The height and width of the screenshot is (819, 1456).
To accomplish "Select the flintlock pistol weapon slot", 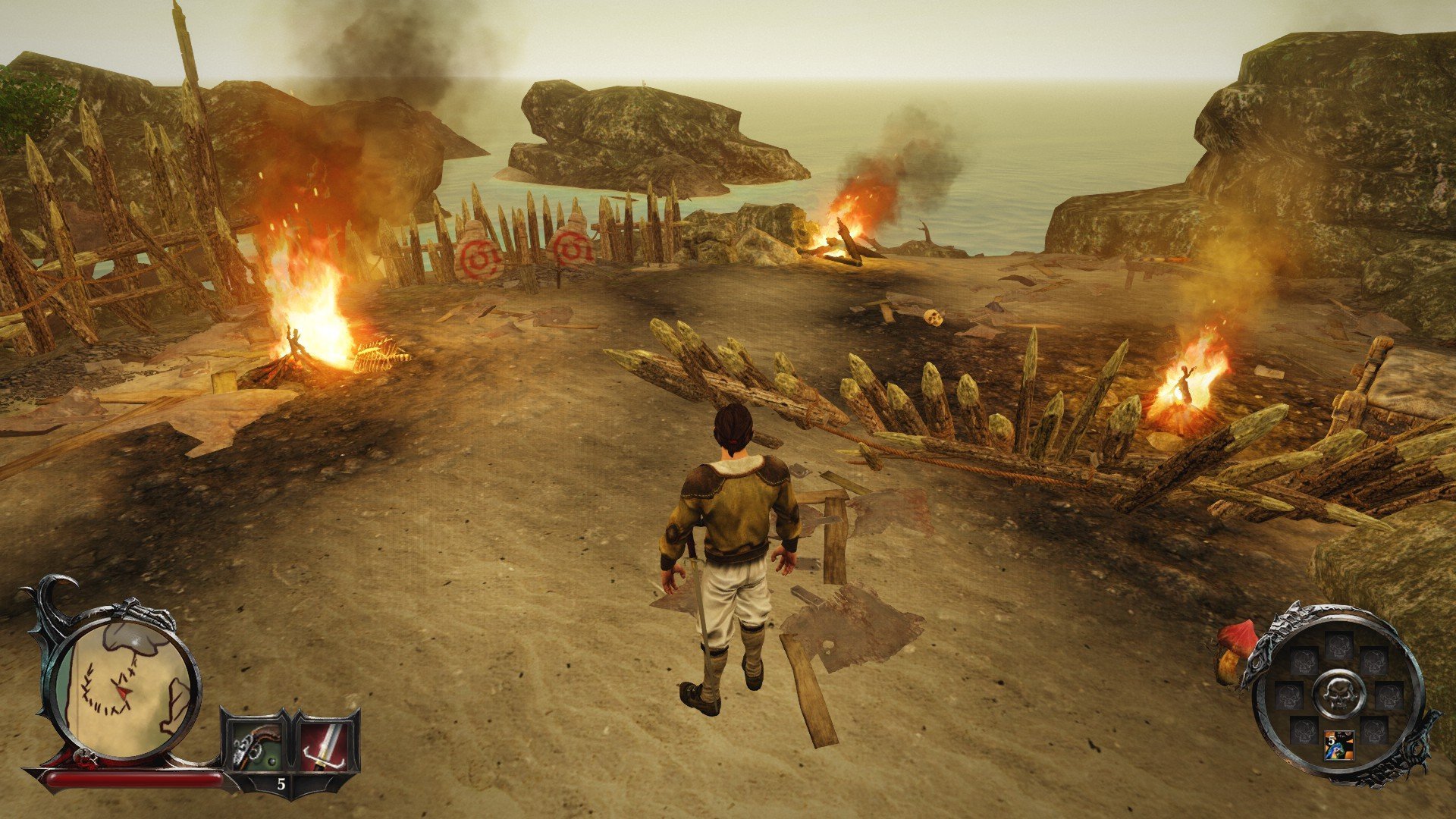I will pos(254,745).
